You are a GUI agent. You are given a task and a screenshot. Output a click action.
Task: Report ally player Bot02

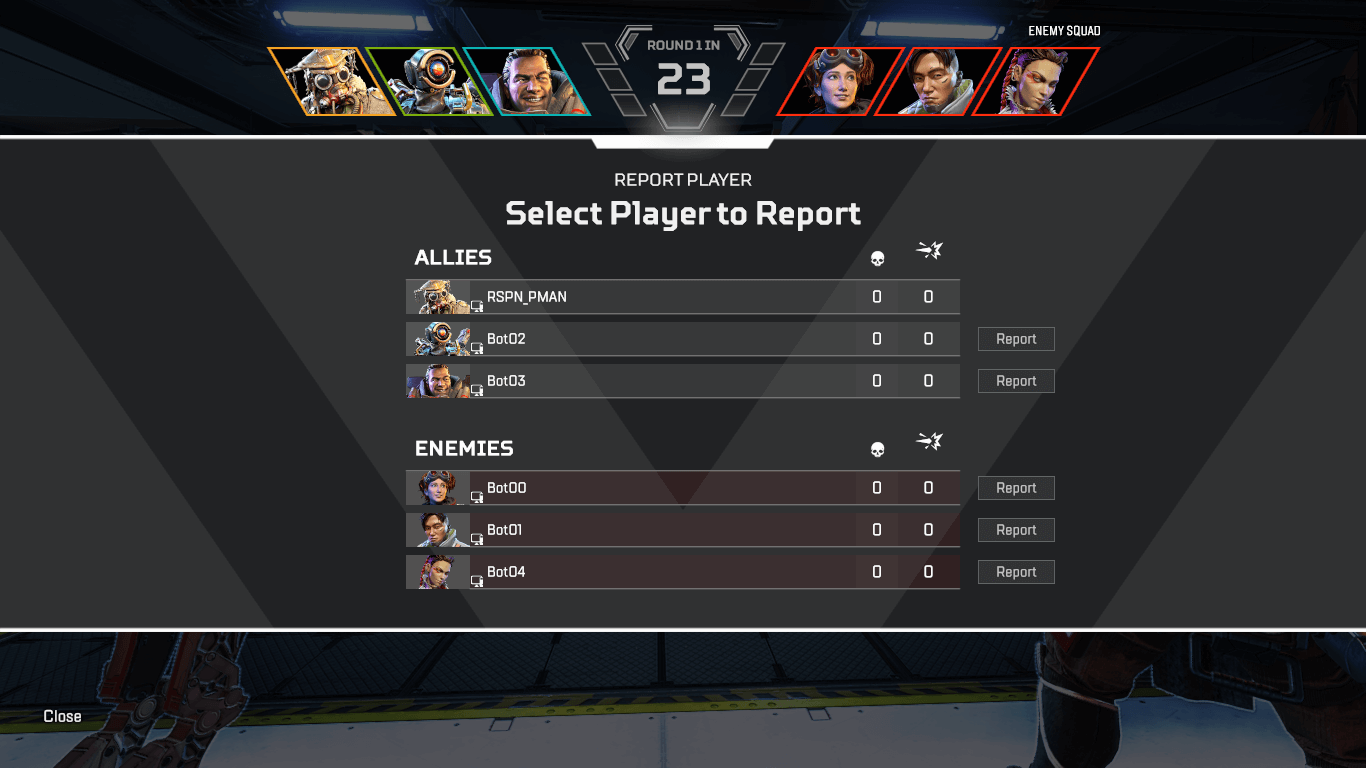pyautogui.click(x=1016, y=339)
